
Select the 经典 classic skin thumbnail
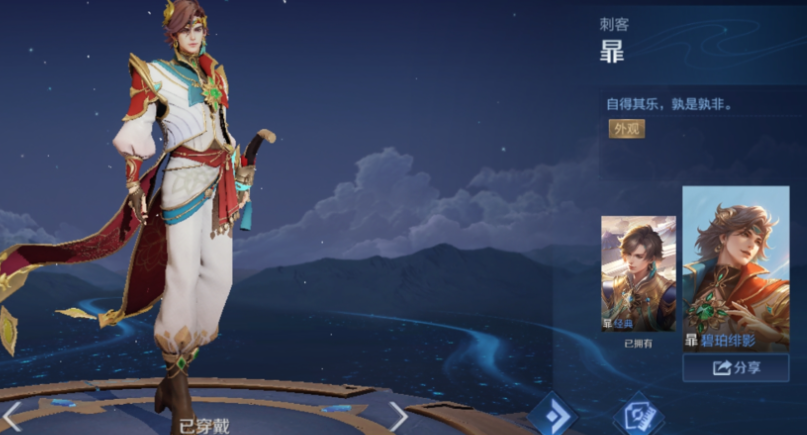pos(638,274)
